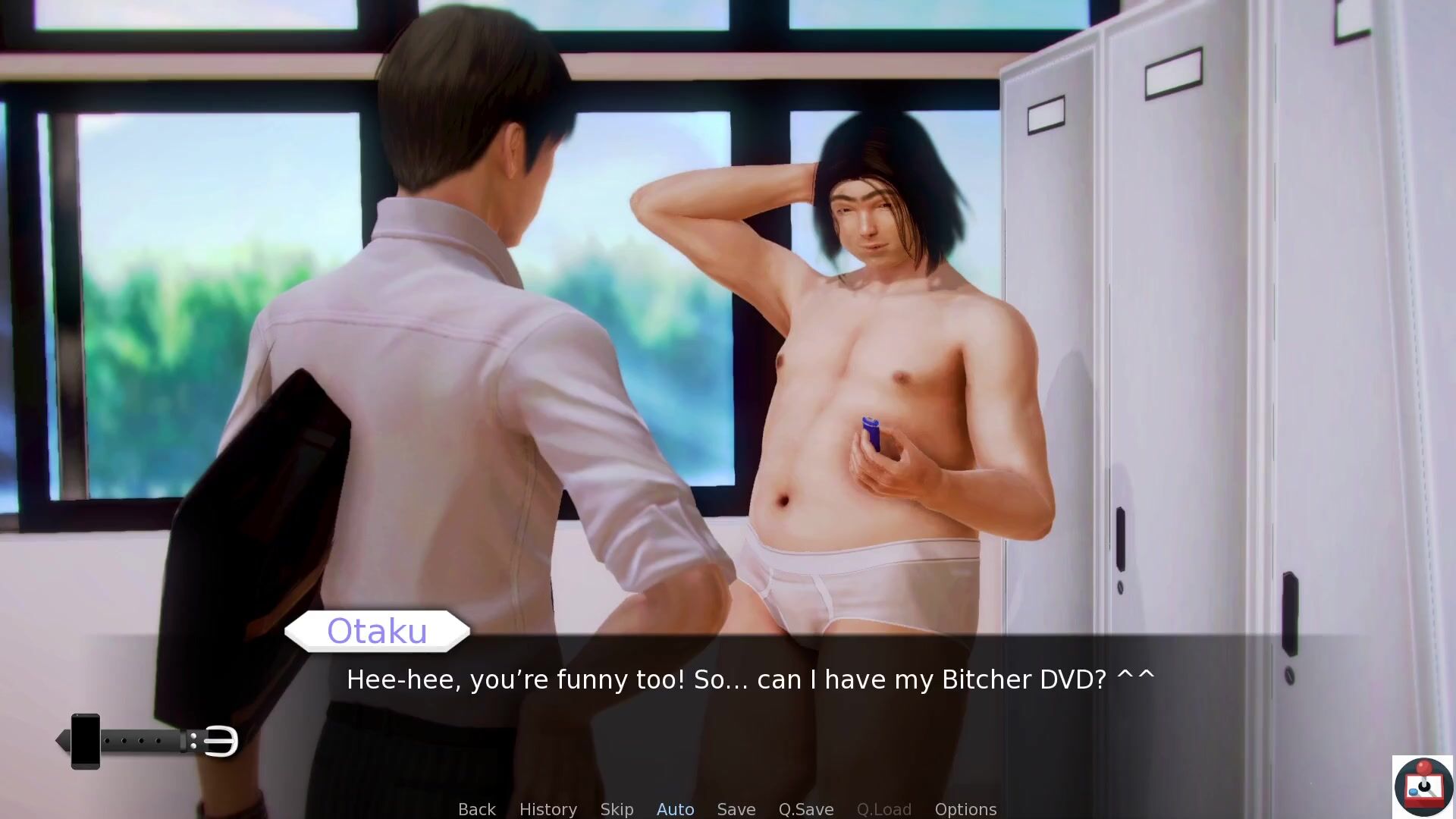
Task: Quick save with Q.Save
Action: 805,809
